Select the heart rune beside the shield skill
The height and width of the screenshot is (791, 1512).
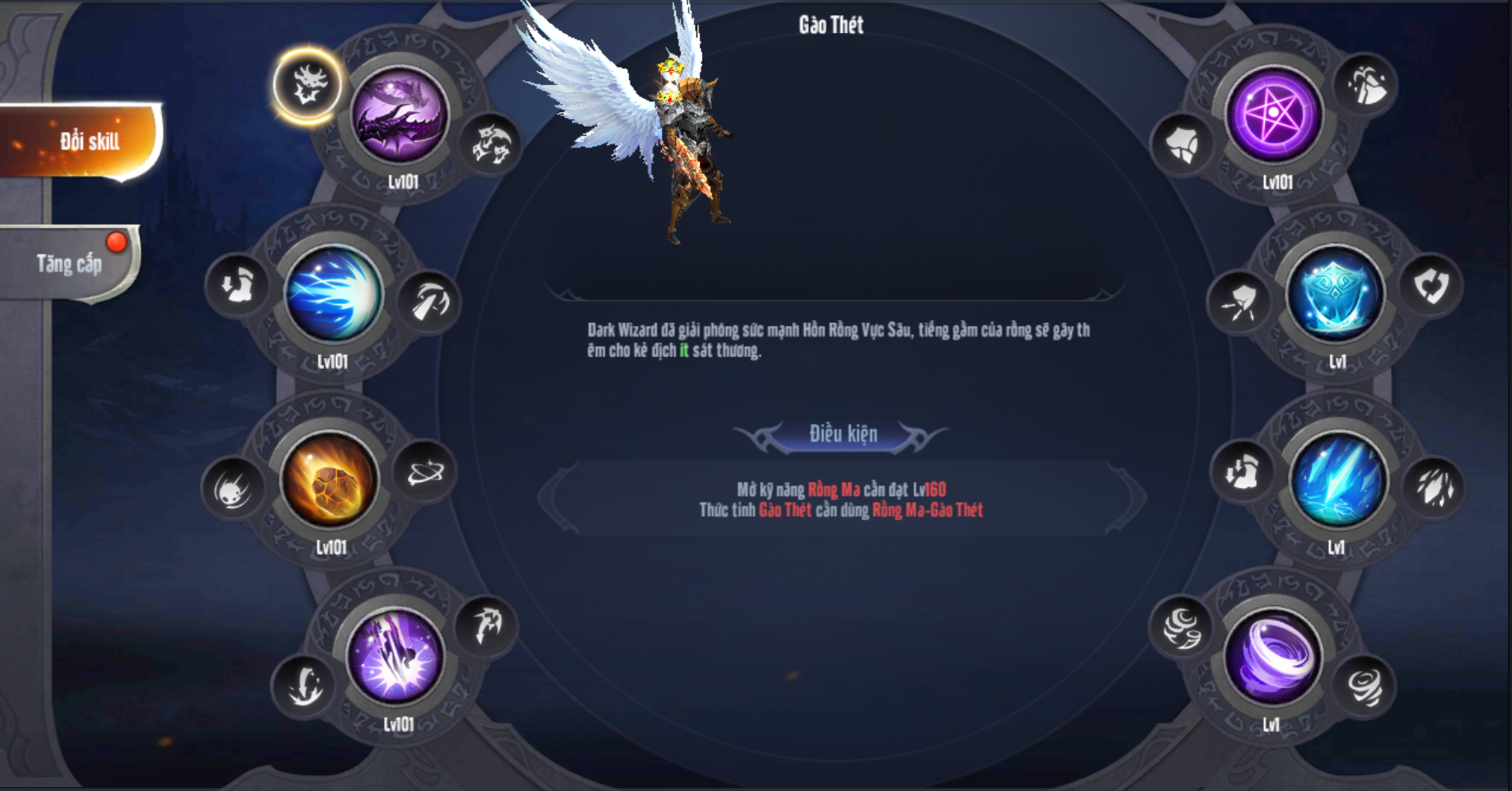click(x=1431, y=286)
